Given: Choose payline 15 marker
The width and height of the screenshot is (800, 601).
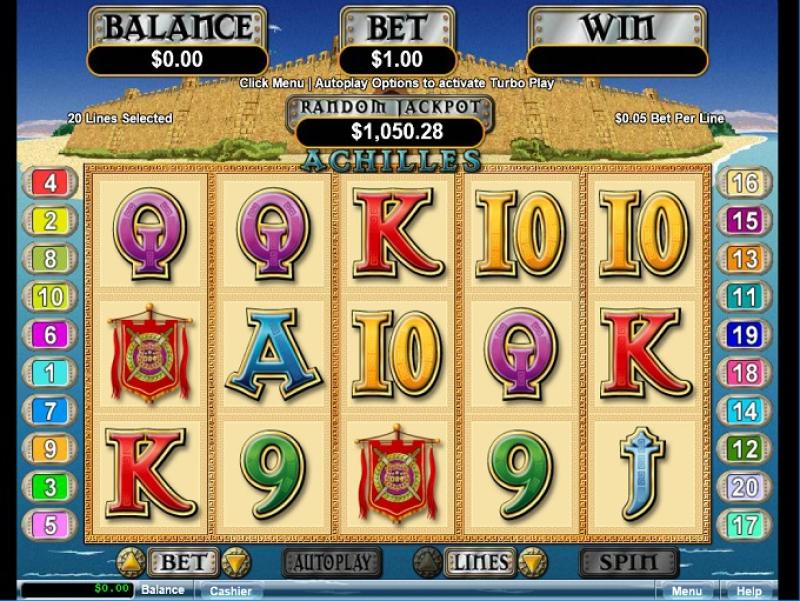Looking at the screenshot, I should (744, 221).
